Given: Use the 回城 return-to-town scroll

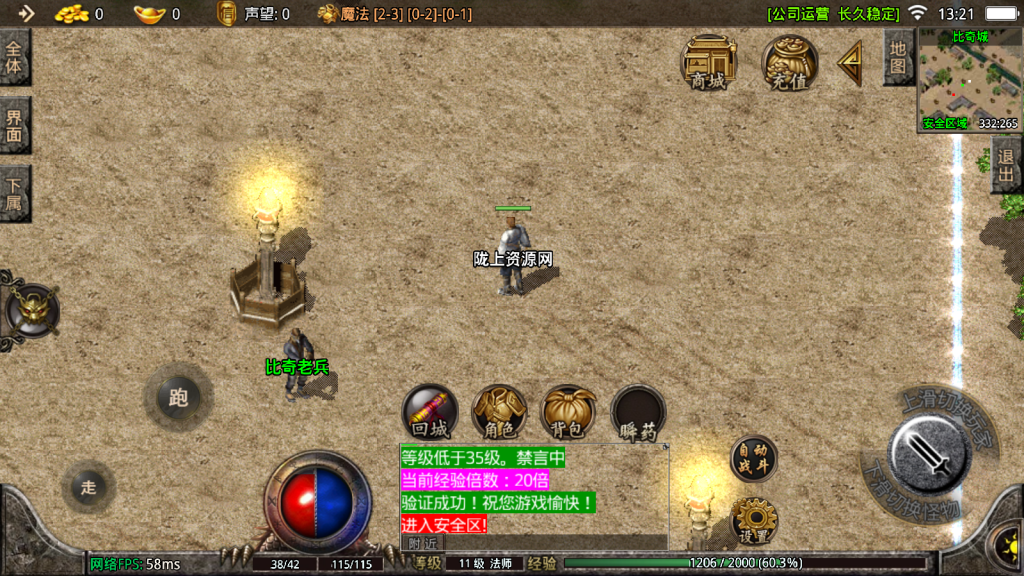Looking at the screenshot, I should pyautogui.click(x=430, y=412).
